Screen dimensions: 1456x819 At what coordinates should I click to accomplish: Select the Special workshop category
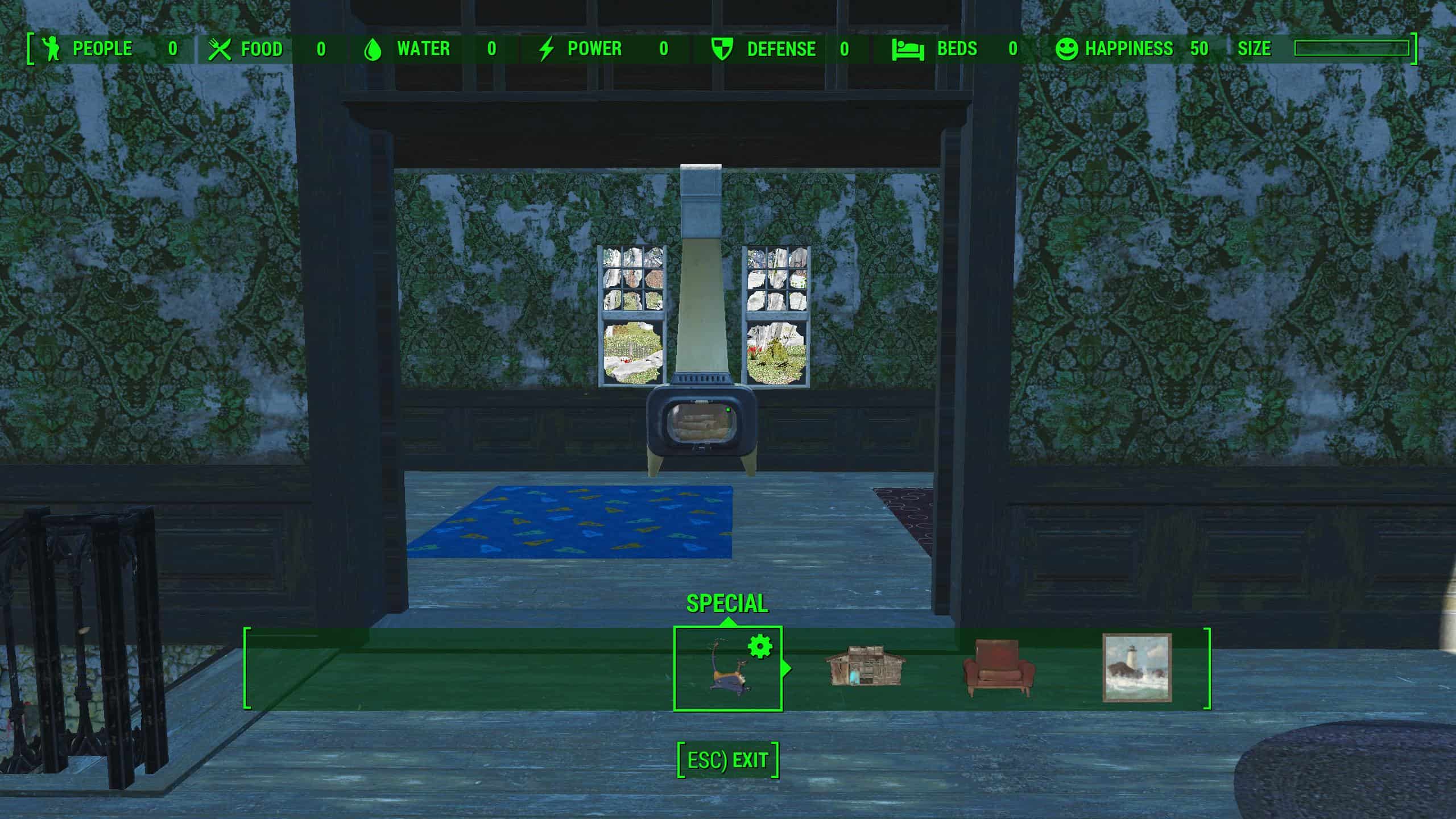(727, 668)
